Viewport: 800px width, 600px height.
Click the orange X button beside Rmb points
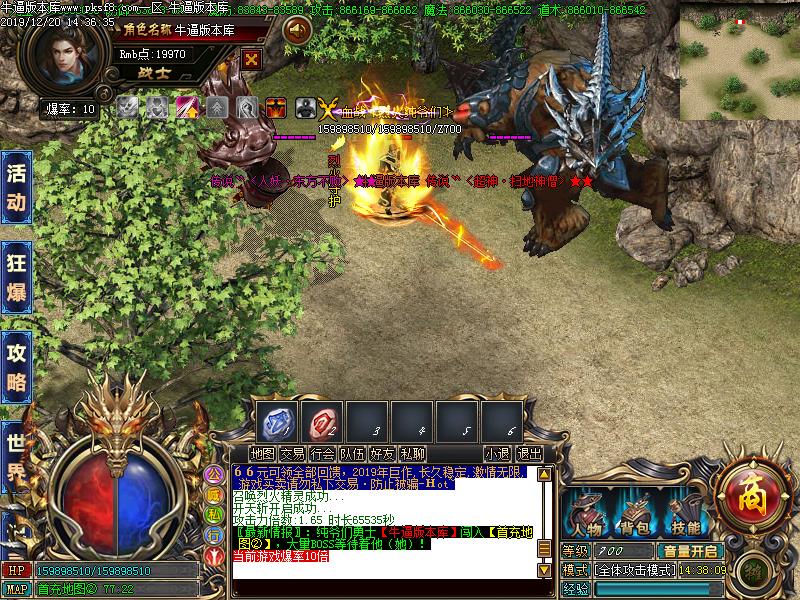coord(252,59)
